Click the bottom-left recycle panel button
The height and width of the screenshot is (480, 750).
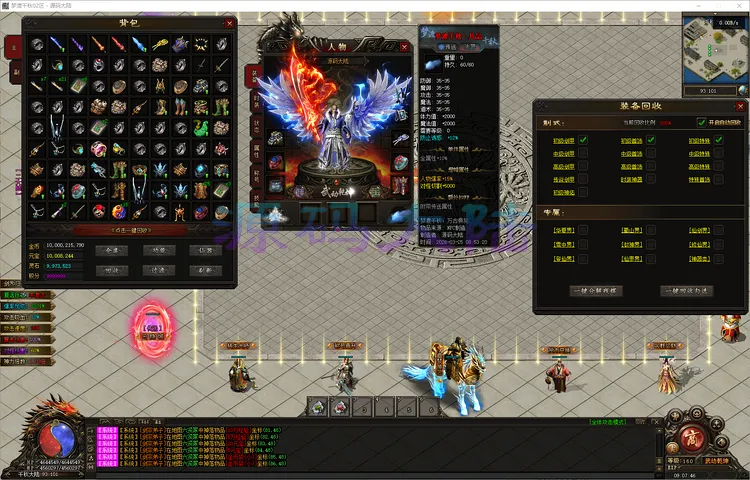598,290
